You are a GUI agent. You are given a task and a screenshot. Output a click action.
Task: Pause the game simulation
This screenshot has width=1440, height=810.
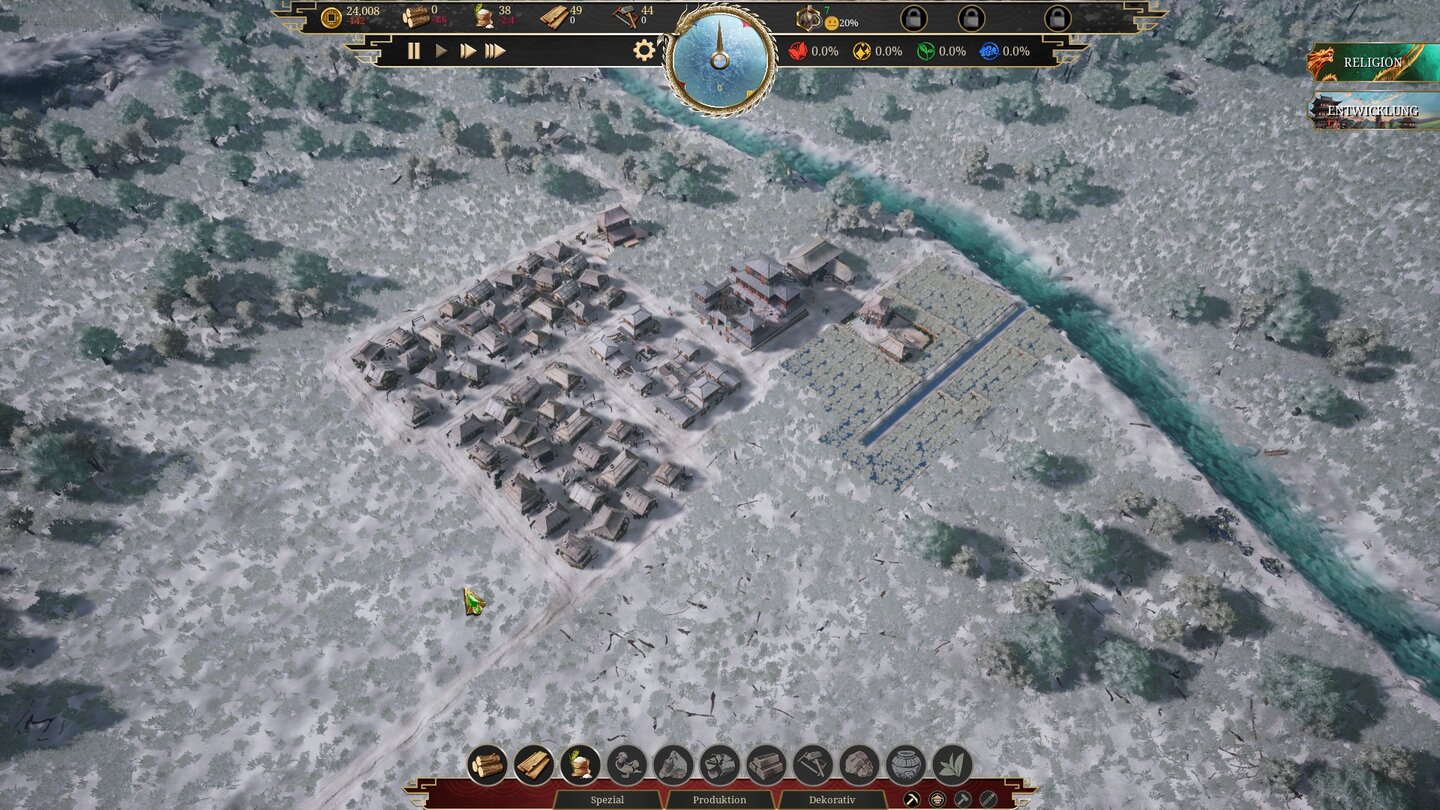[x=414, y=50]
